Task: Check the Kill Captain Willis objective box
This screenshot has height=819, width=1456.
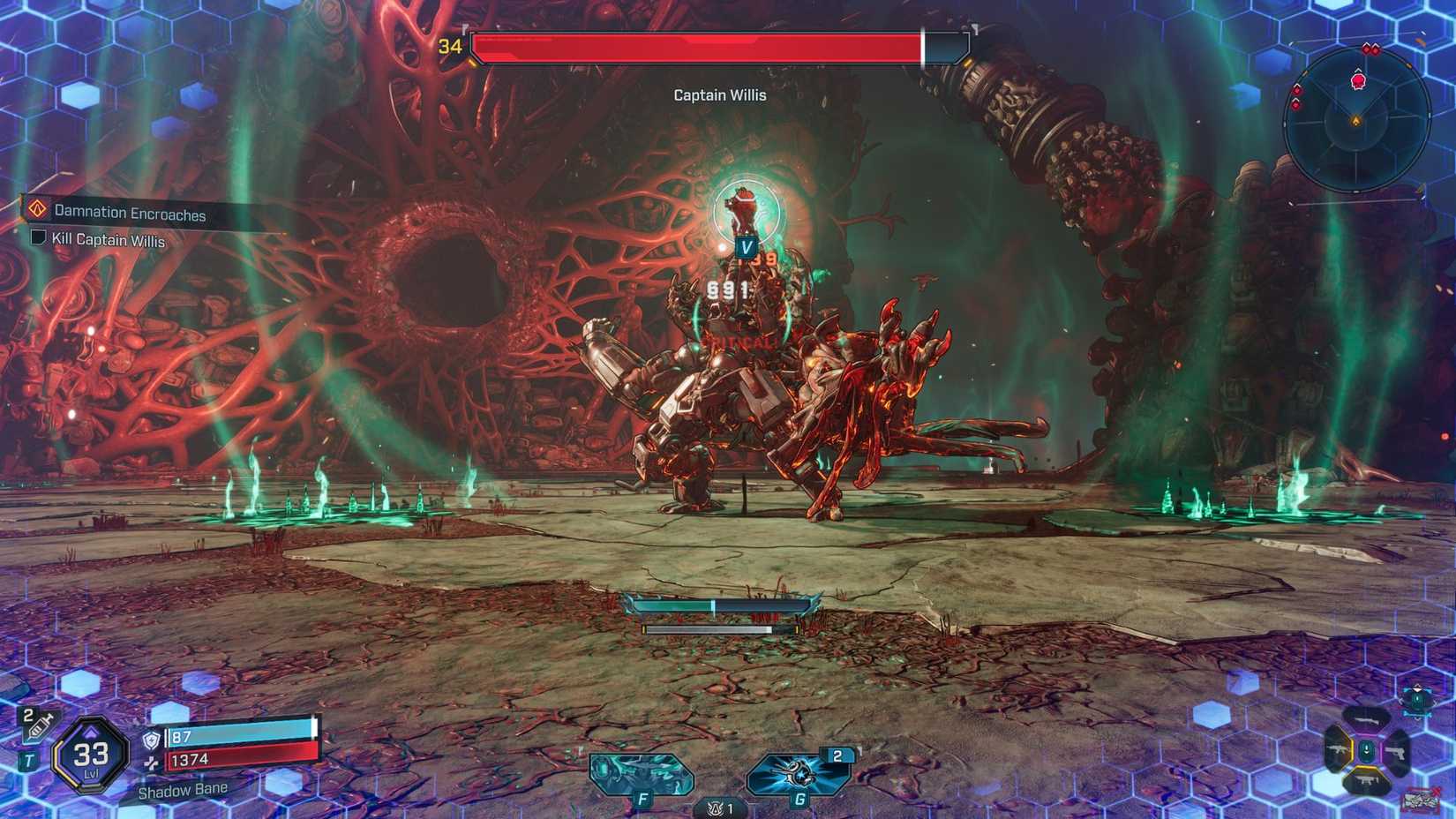Action: (37, 240)
